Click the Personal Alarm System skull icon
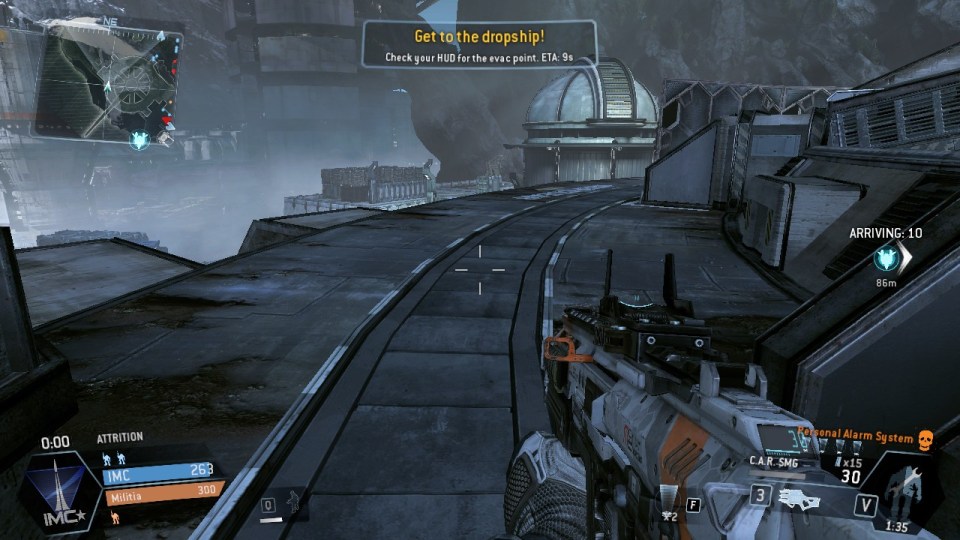 (925, 439)
